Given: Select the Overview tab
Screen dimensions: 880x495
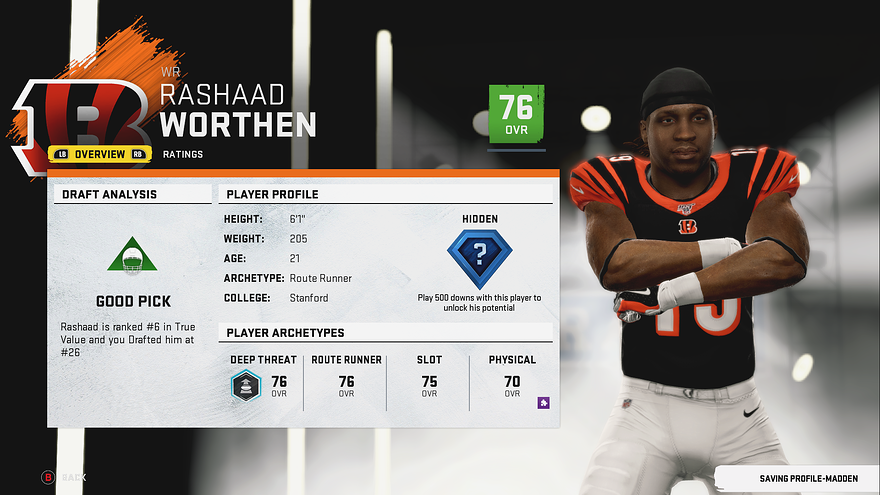Looking at the screenshot, I should tap(99, 154).
